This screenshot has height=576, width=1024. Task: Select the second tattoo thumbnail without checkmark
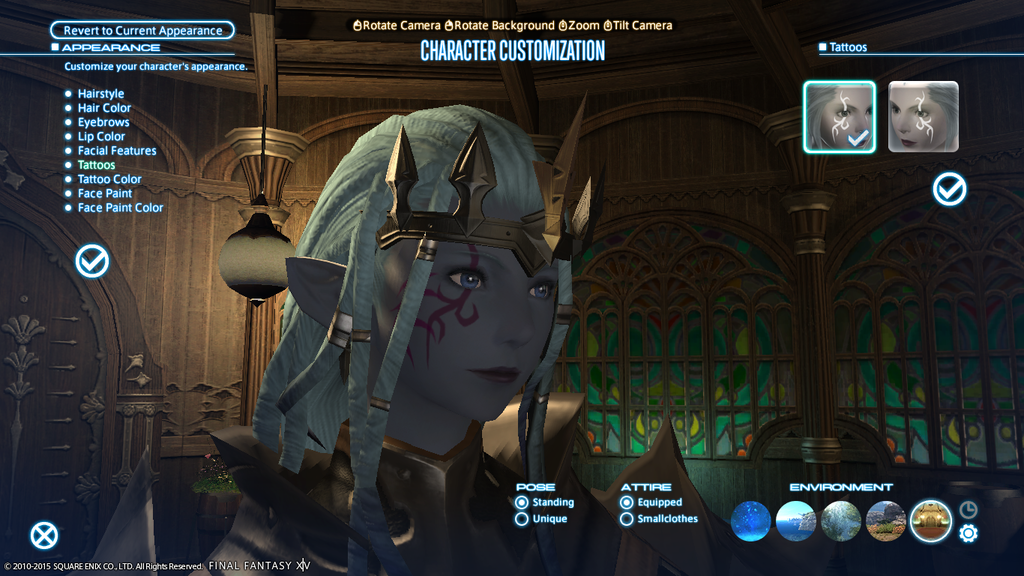[x=923, y=116]
